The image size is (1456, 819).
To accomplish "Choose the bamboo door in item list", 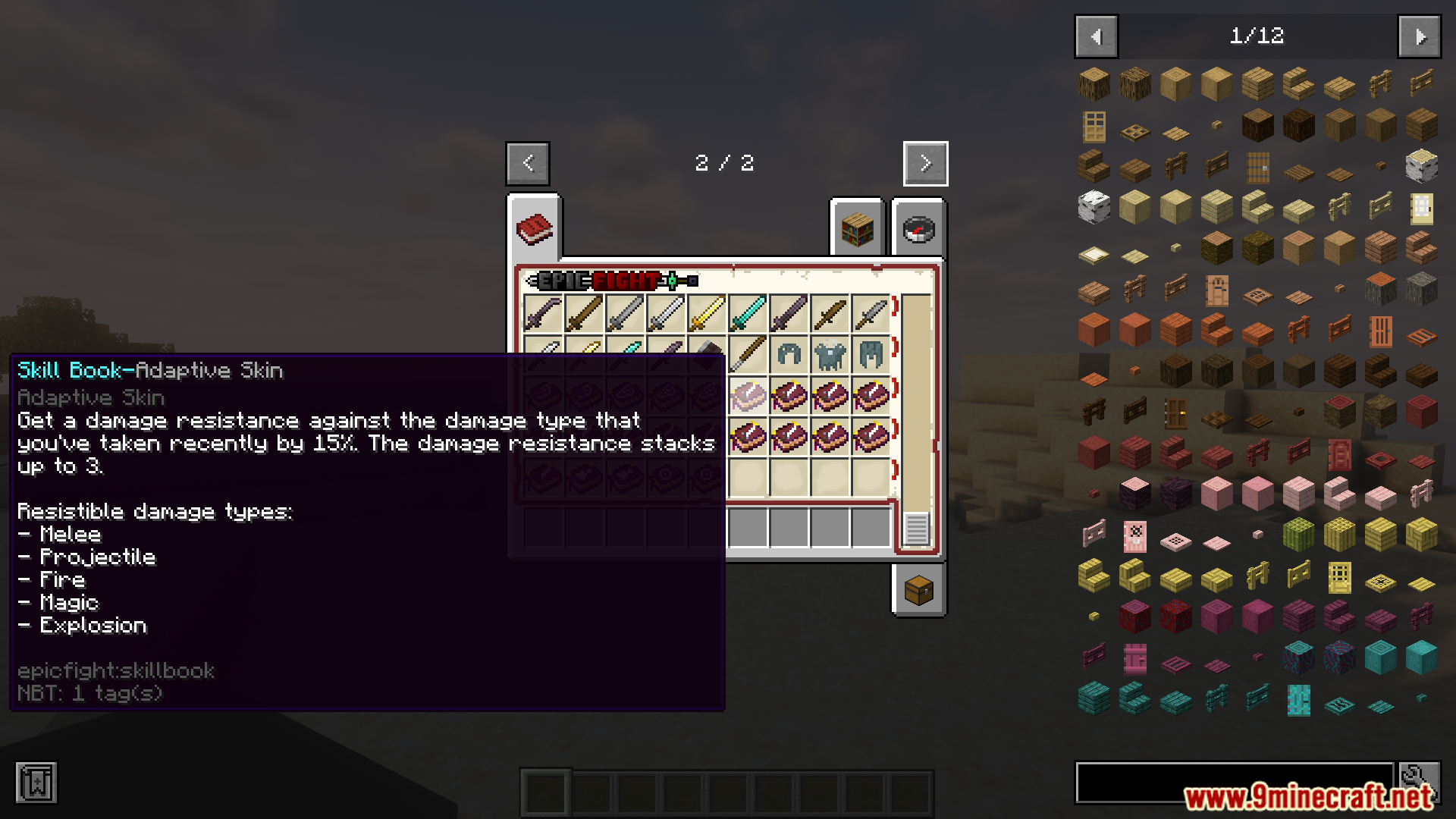I will [x=1339, y=578].
